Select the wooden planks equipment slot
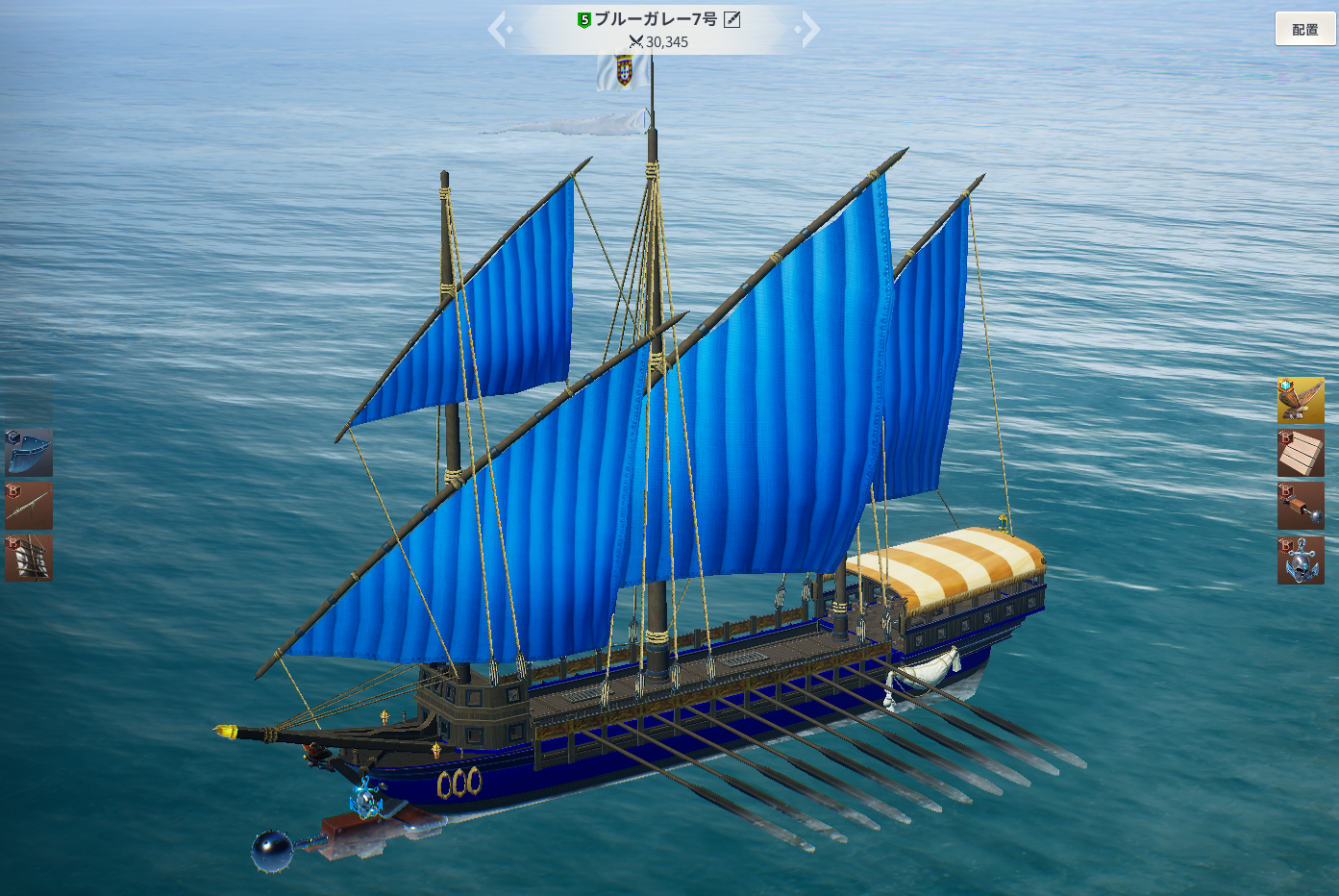The image size is (1339, 896). 1301,453
